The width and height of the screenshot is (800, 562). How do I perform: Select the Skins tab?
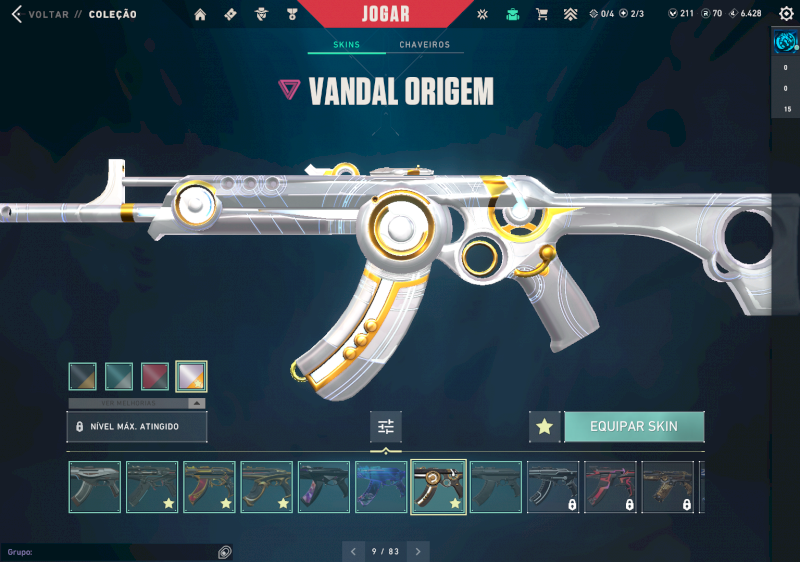click(x=347, y=45)
